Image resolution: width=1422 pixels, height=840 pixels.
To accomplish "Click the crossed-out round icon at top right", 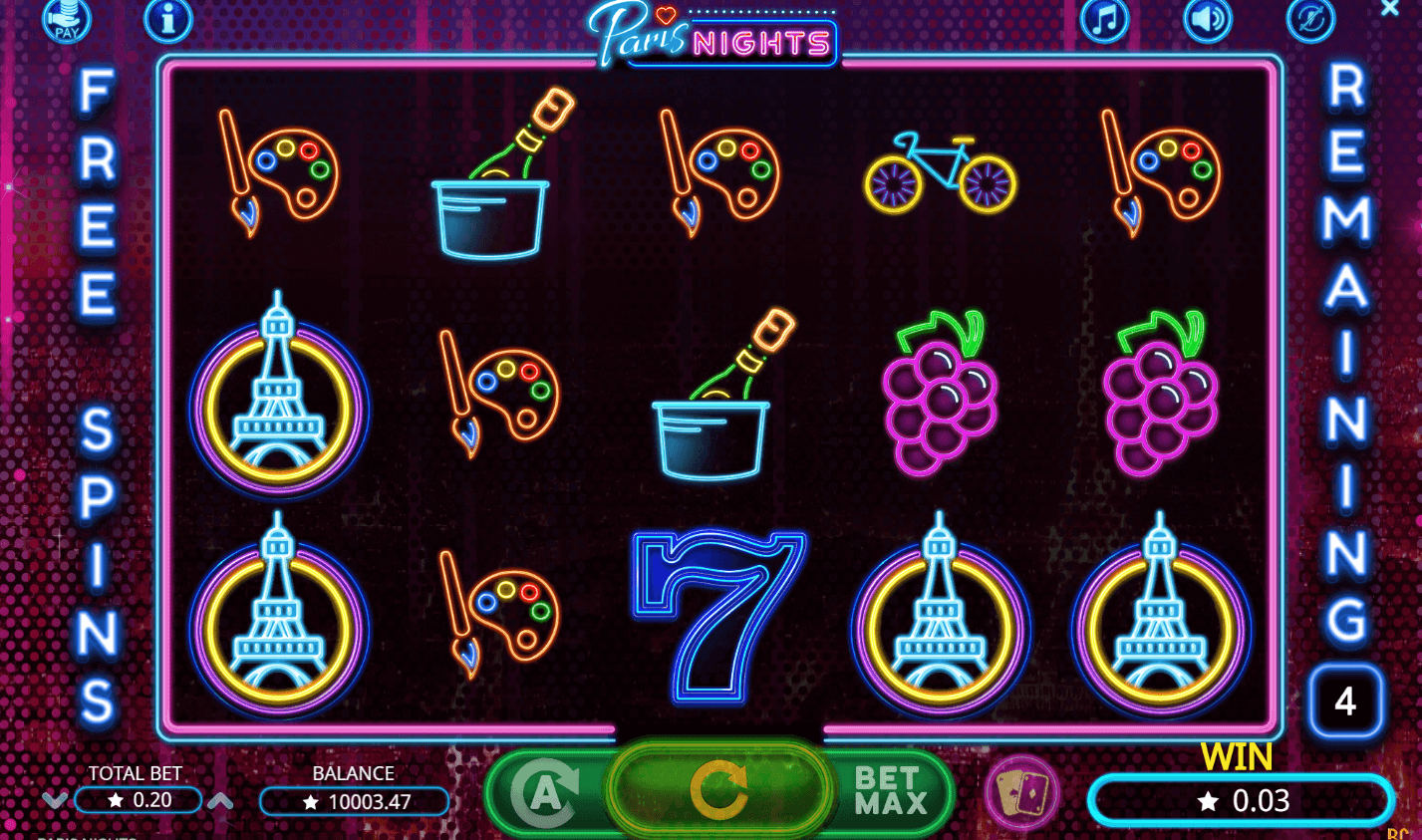I will click(x=1310, y=19).
